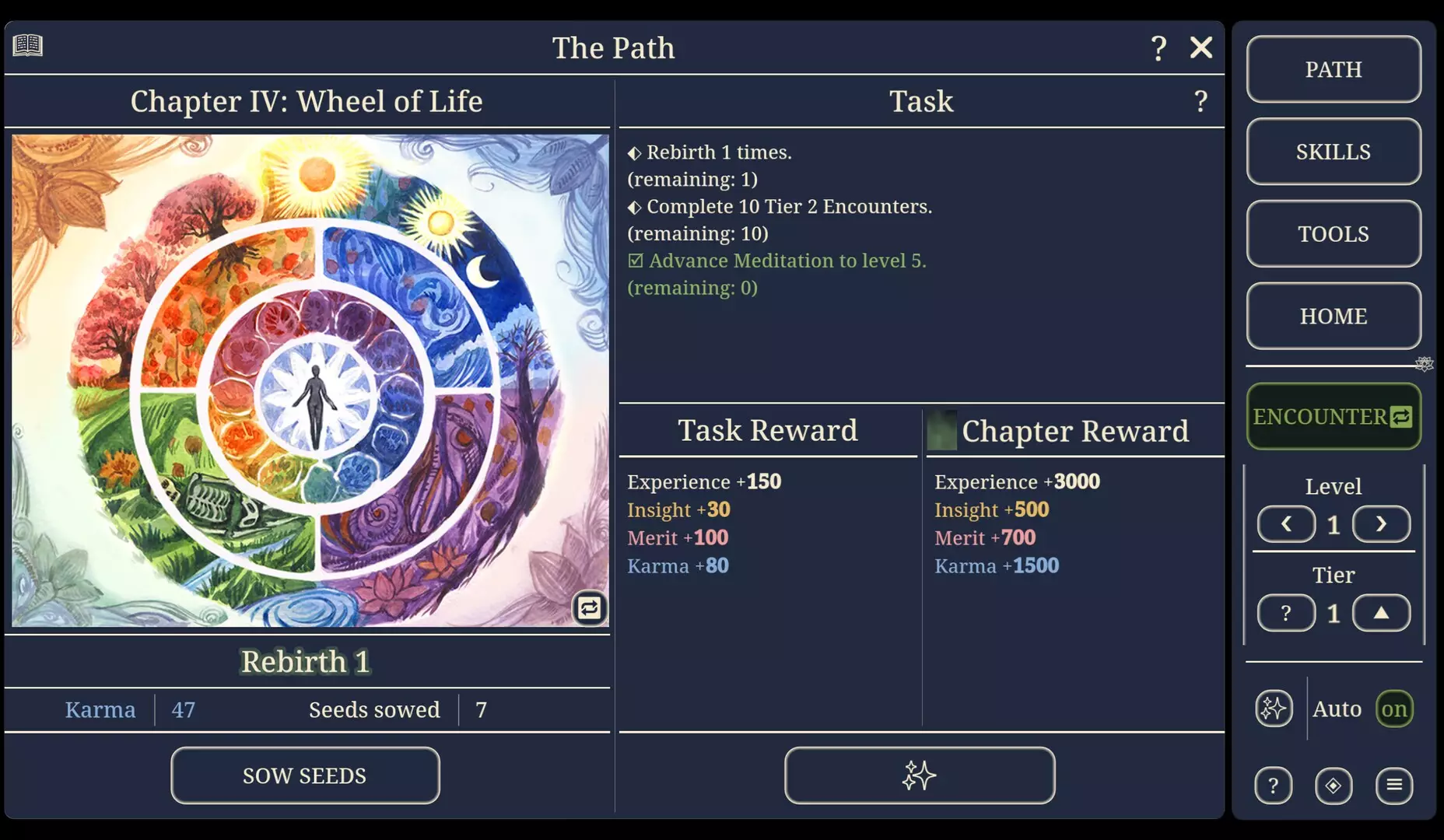This screenshot has height=840, width=1444.
Task: Toggle the Auto setting off
Action: [x=1393, y=709]
